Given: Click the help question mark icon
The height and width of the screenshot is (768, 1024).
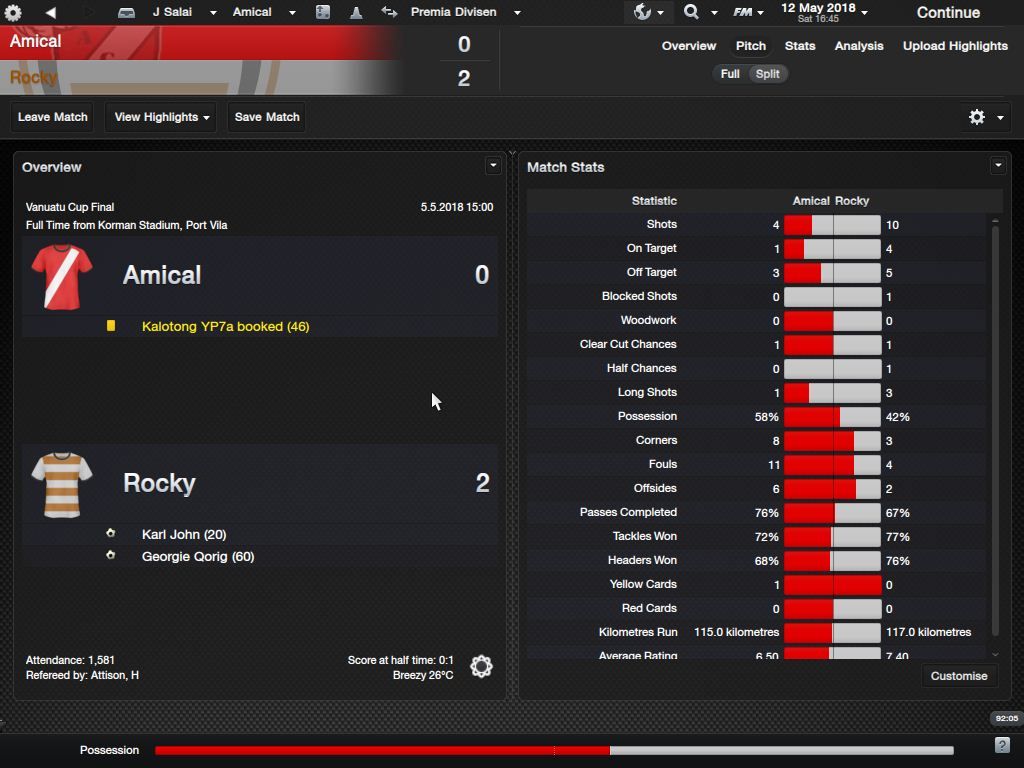Looking at the screenshot, I should click(1002, 745).
